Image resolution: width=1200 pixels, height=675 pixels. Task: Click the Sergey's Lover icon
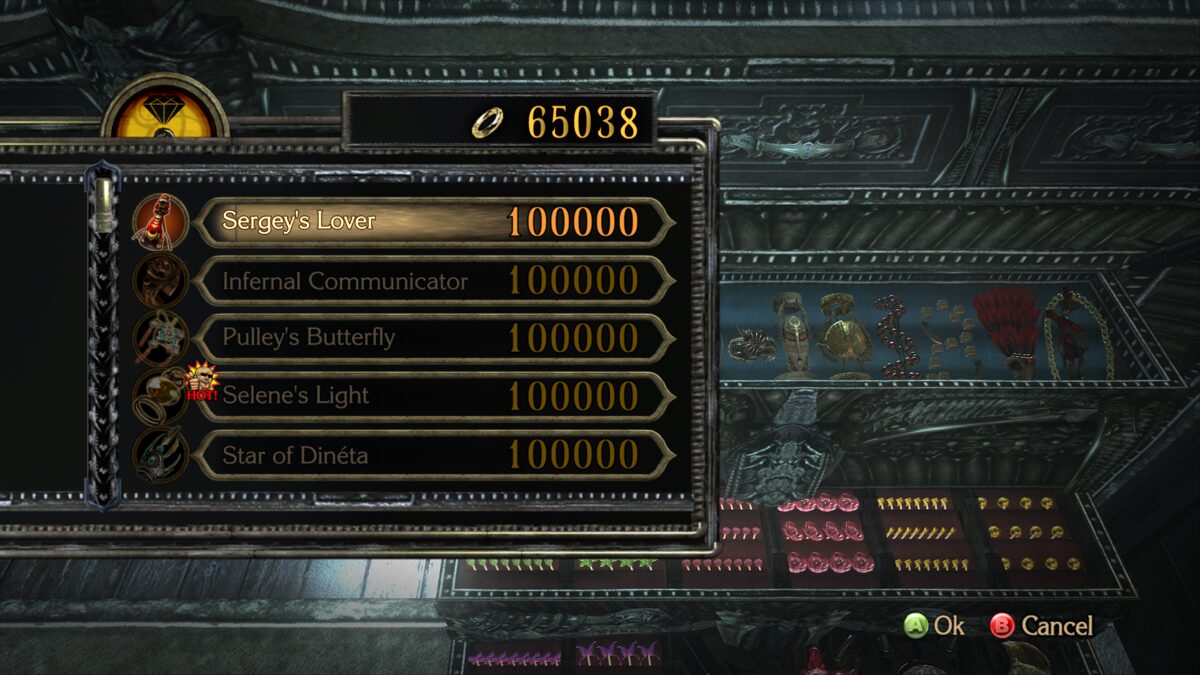(x=160, y=222)
